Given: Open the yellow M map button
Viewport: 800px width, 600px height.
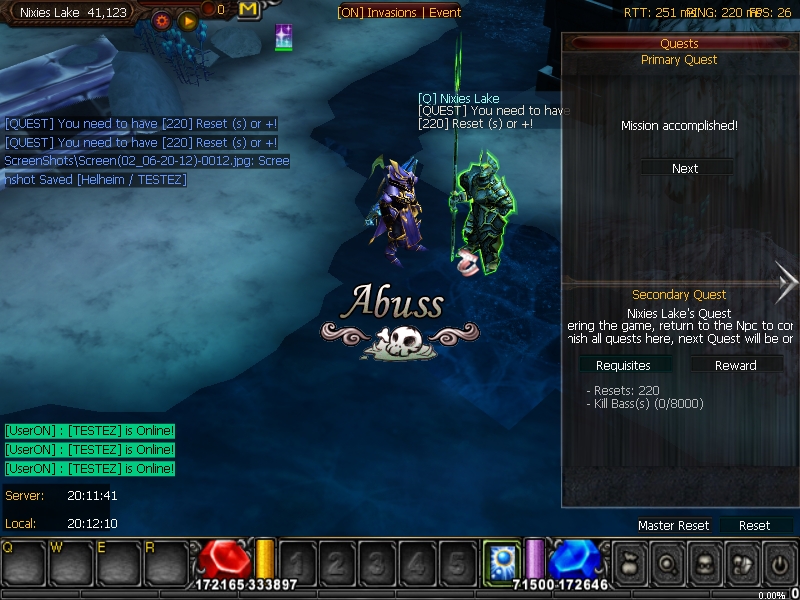Looking at the screenshot, I should 248,10.
